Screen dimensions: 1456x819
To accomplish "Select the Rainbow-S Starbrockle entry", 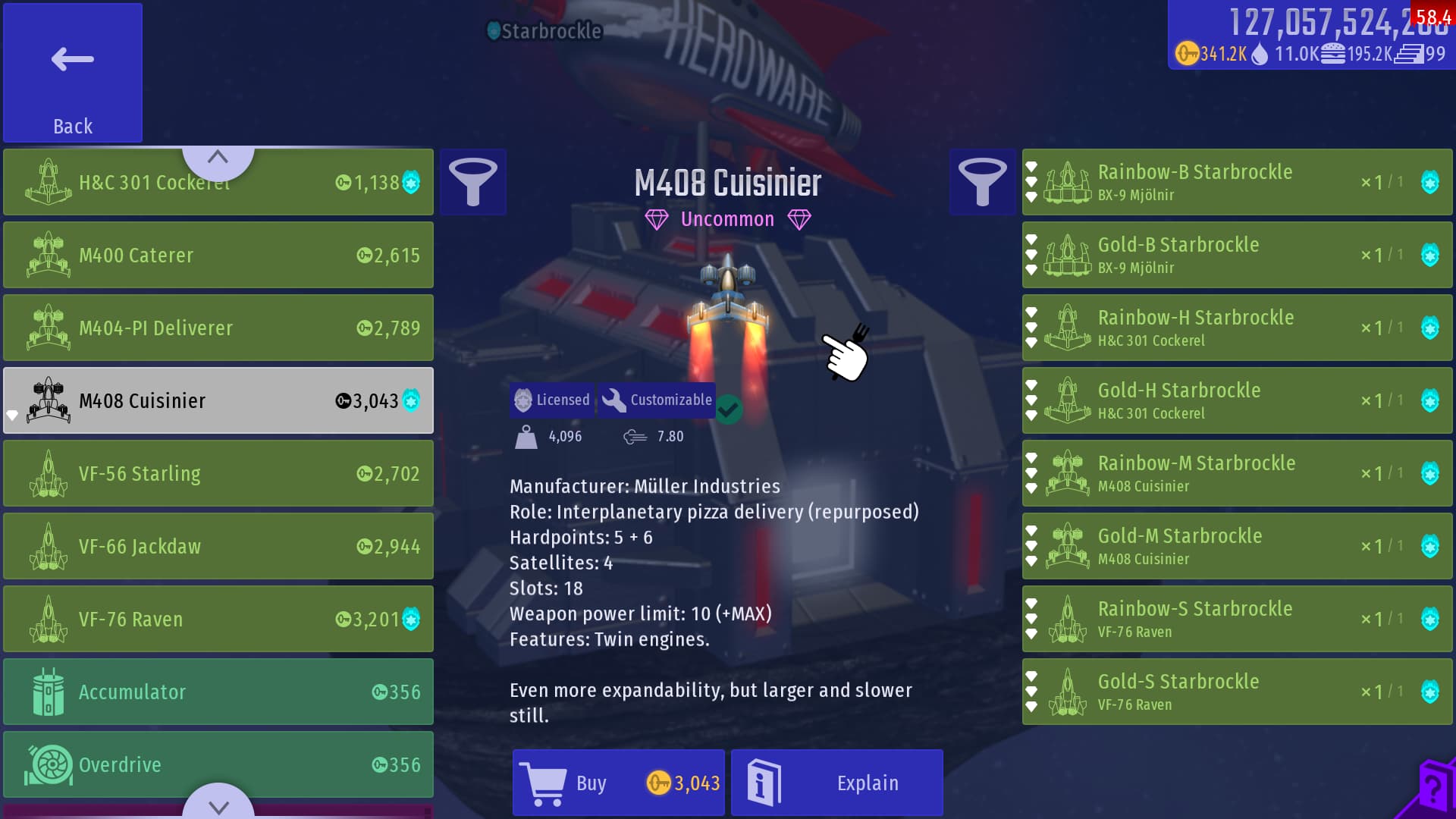I will [1236, 619].
